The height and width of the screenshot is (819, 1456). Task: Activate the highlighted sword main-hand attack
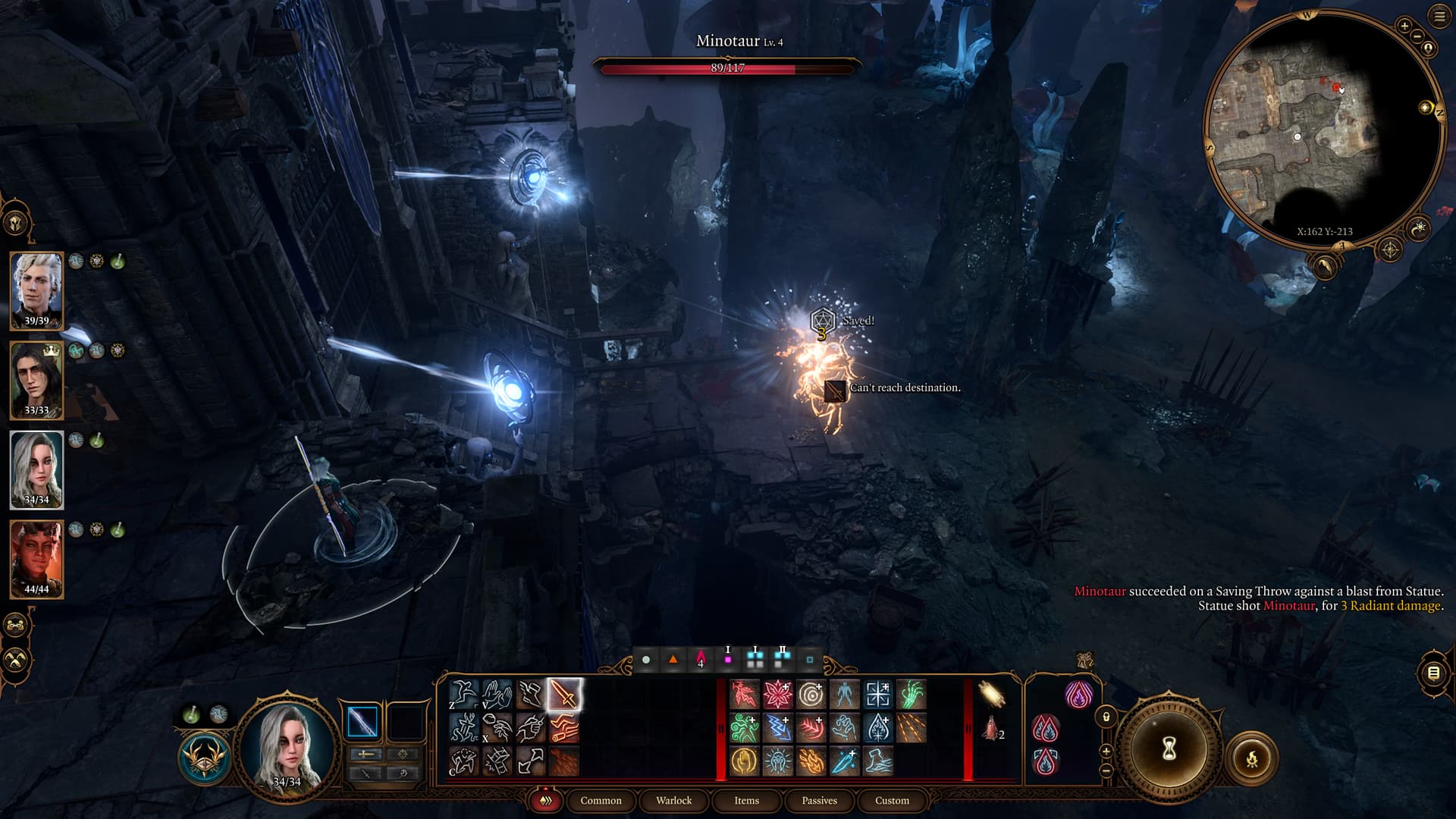pyautogui.click(x=563, y=694)
